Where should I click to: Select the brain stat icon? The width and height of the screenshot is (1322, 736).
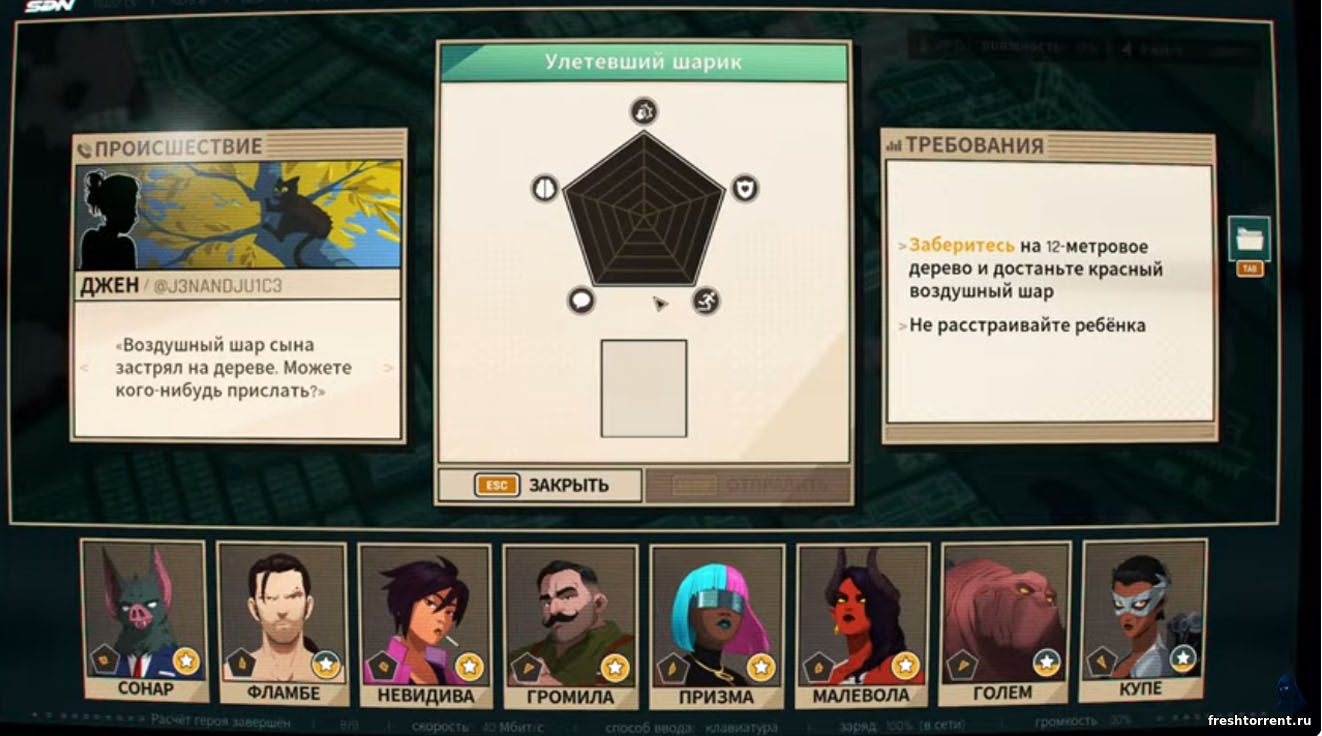pyautogui.click(x=544, y=188)
